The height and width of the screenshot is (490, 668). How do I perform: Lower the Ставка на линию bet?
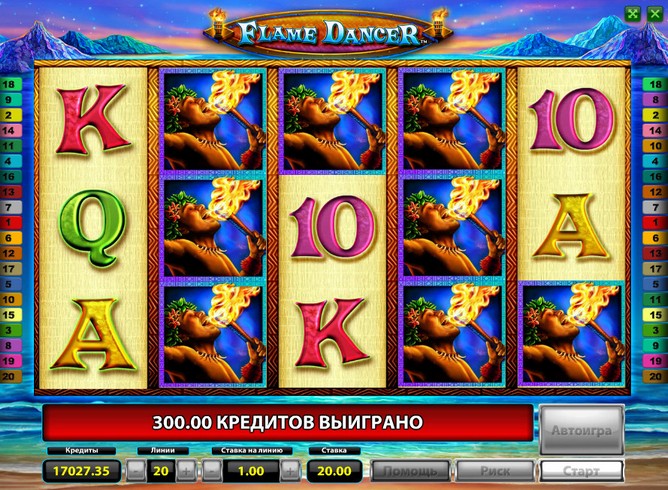pos(213,470)
